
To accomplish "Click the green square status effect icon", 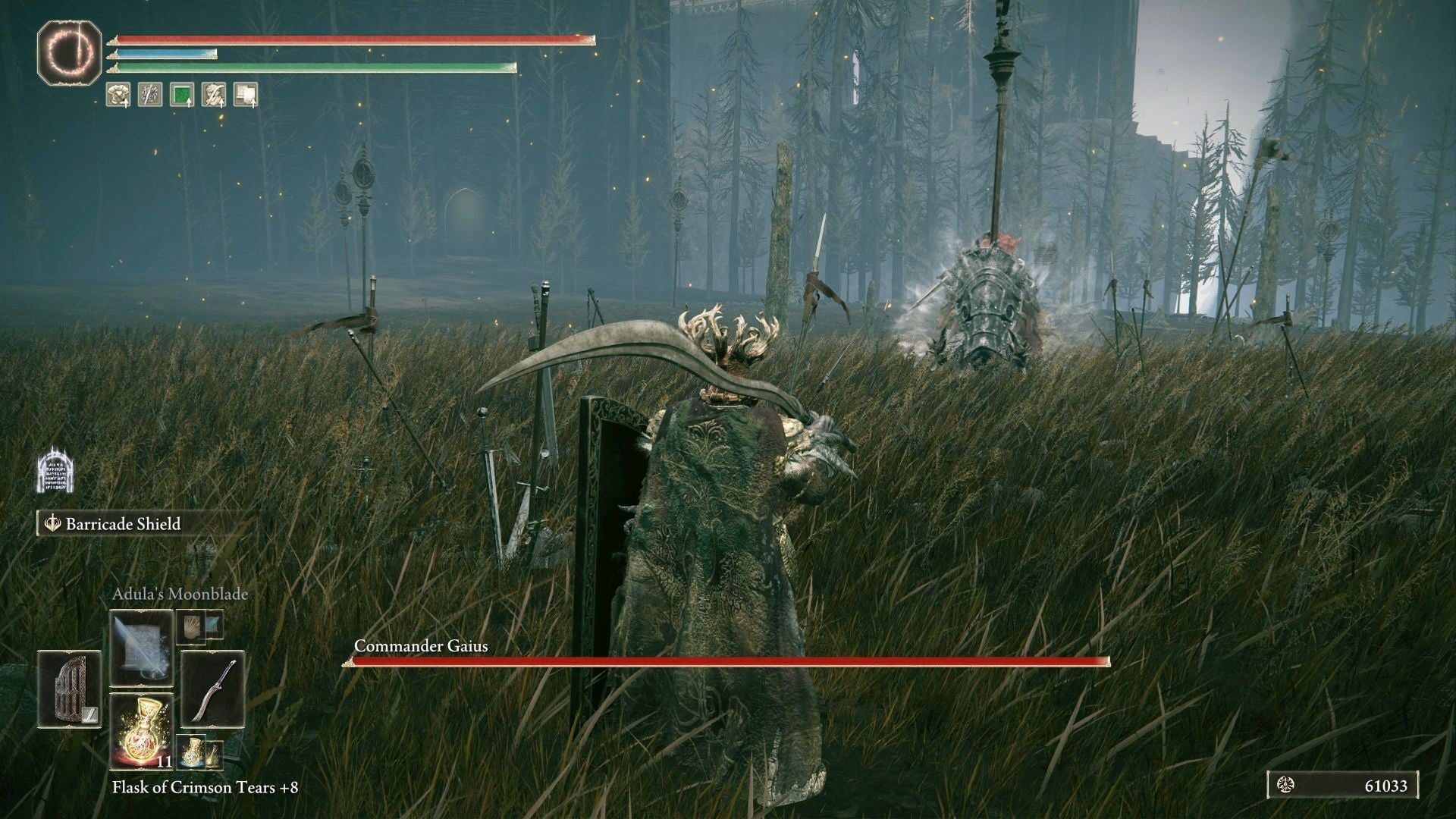I will point(181,94).
